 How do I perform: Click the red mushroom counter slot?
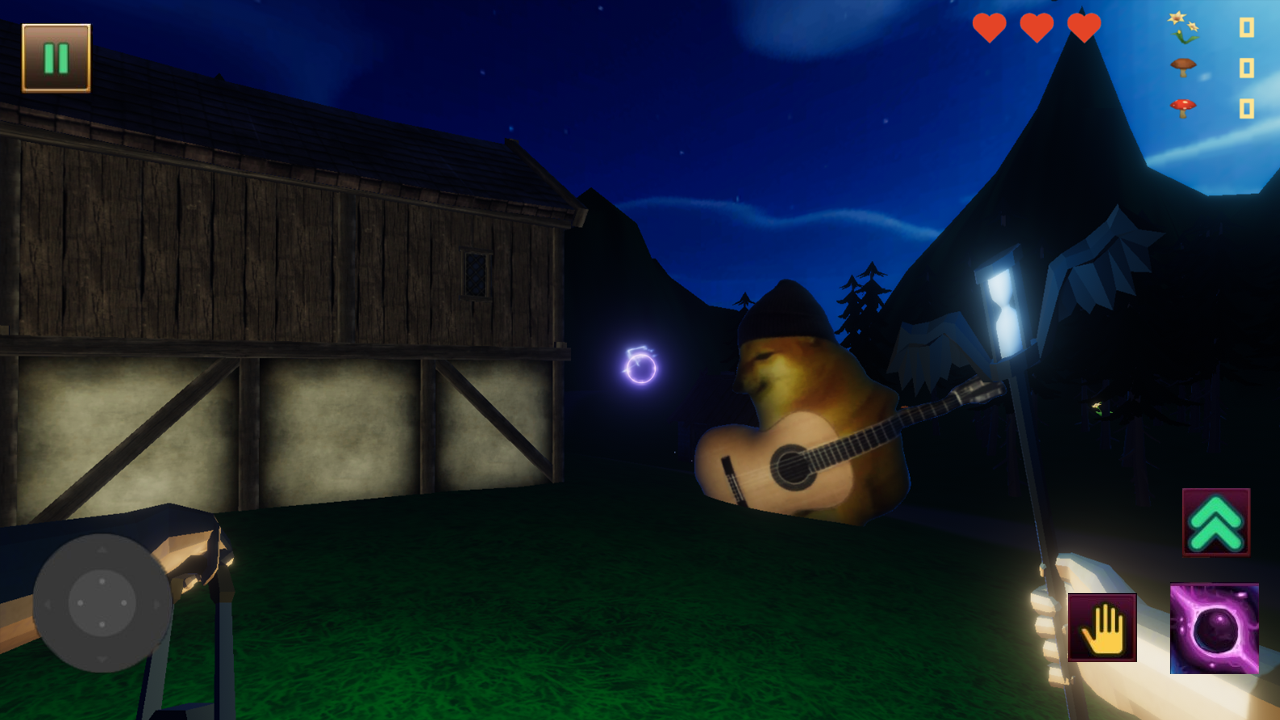pos(1247,105)
